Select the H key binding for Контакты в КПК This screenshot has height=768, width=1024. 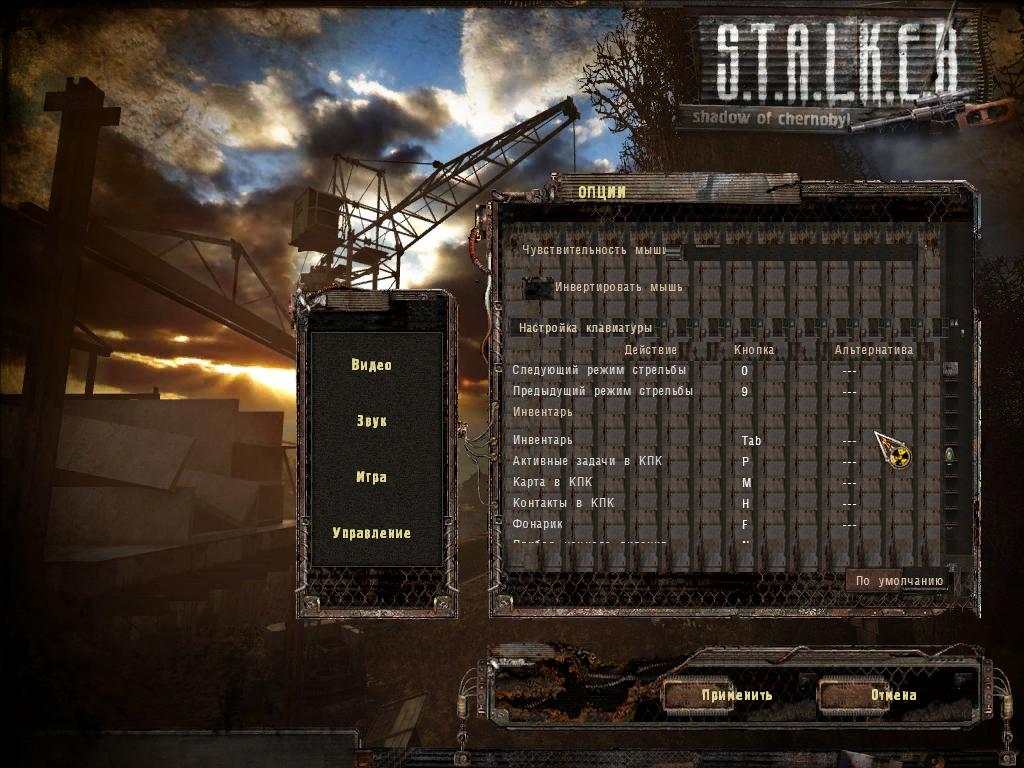point(746,504)
